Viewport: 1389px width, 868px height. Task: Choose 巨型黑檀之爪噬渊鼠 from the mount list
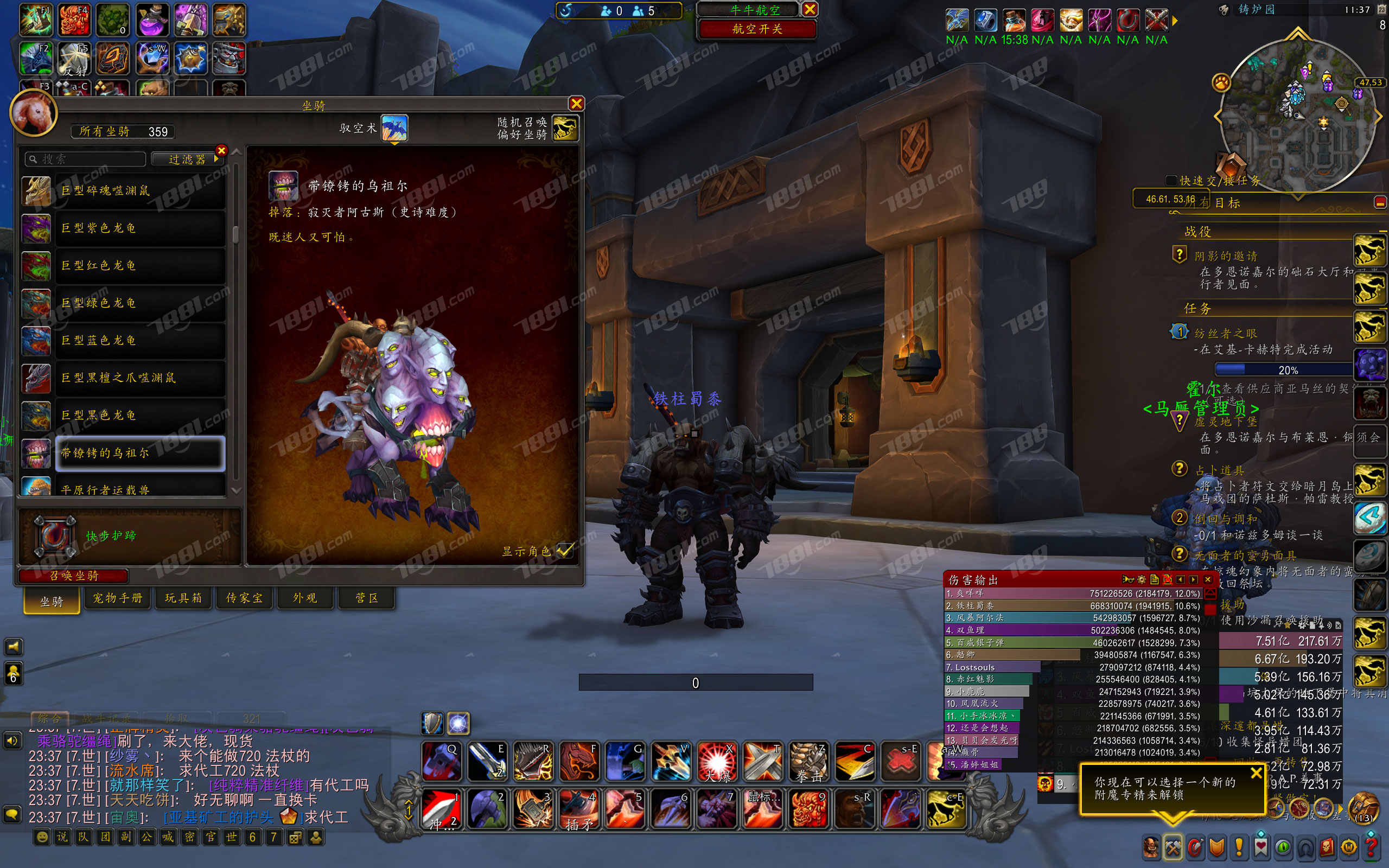139,378
